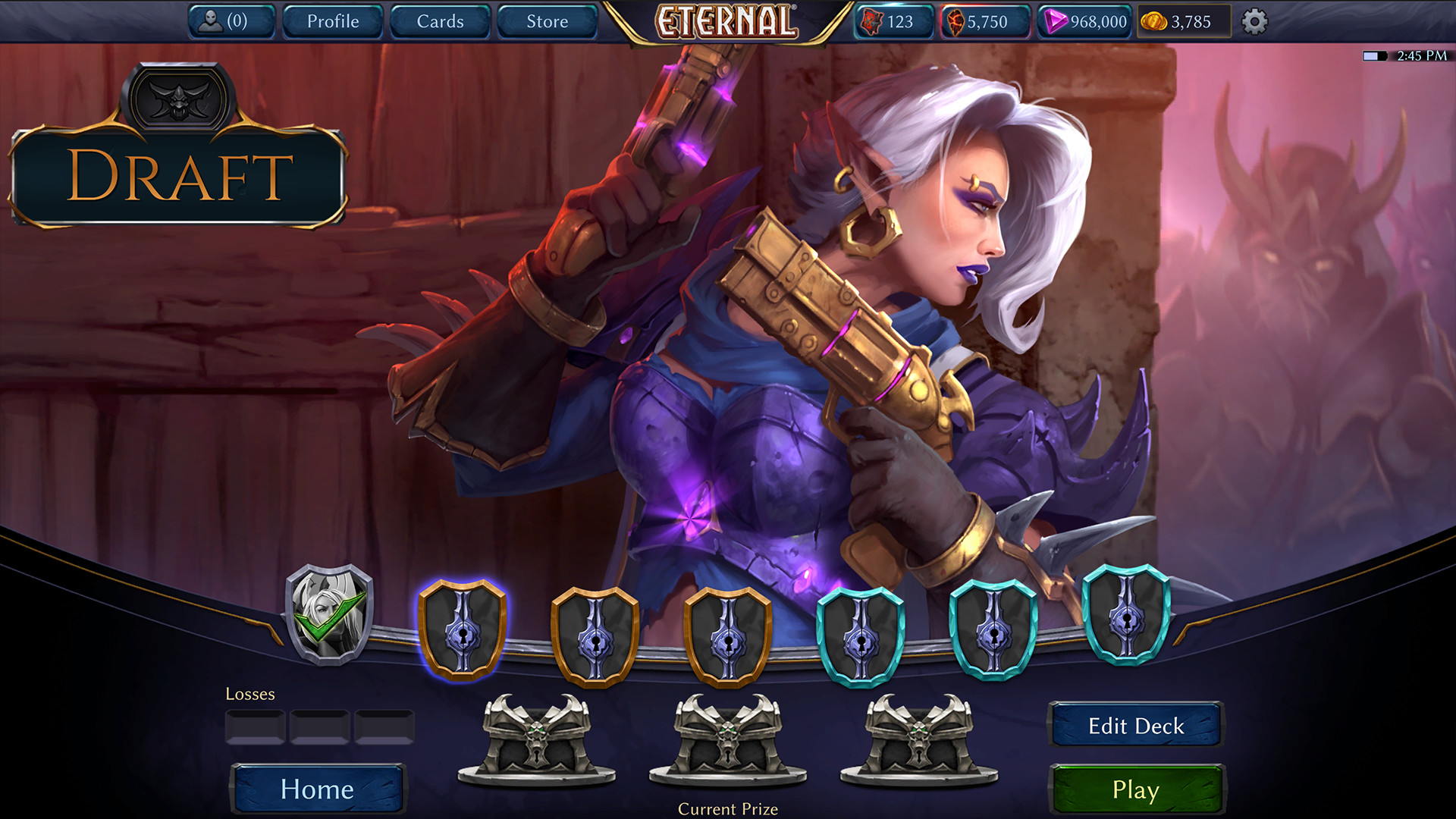
Task: Edit the draft deck
Action: coord(1135,726)
